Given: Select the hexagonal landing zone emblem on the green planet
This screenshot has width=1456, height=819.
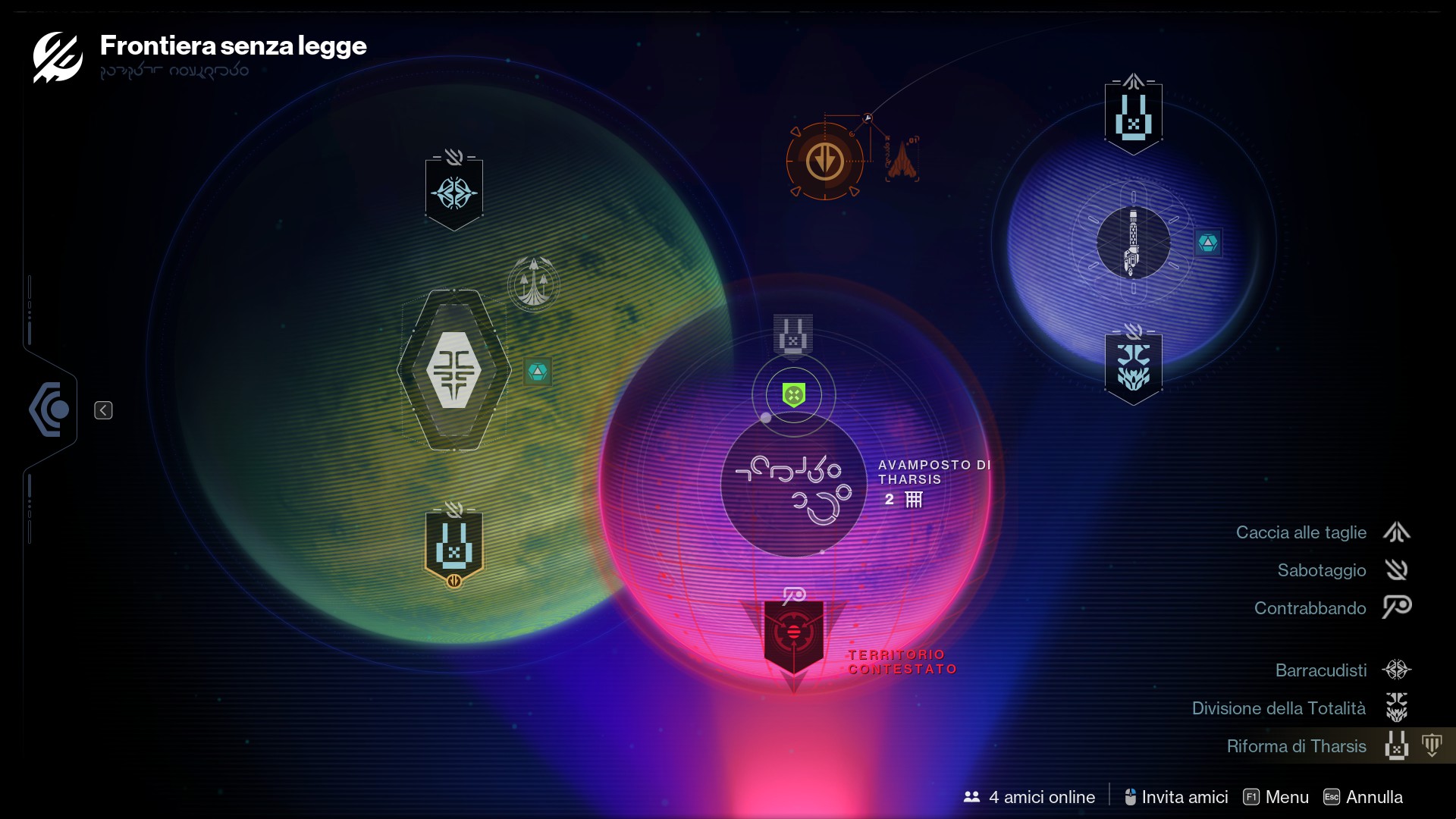Looking at the screenshot, I should 453,368.
